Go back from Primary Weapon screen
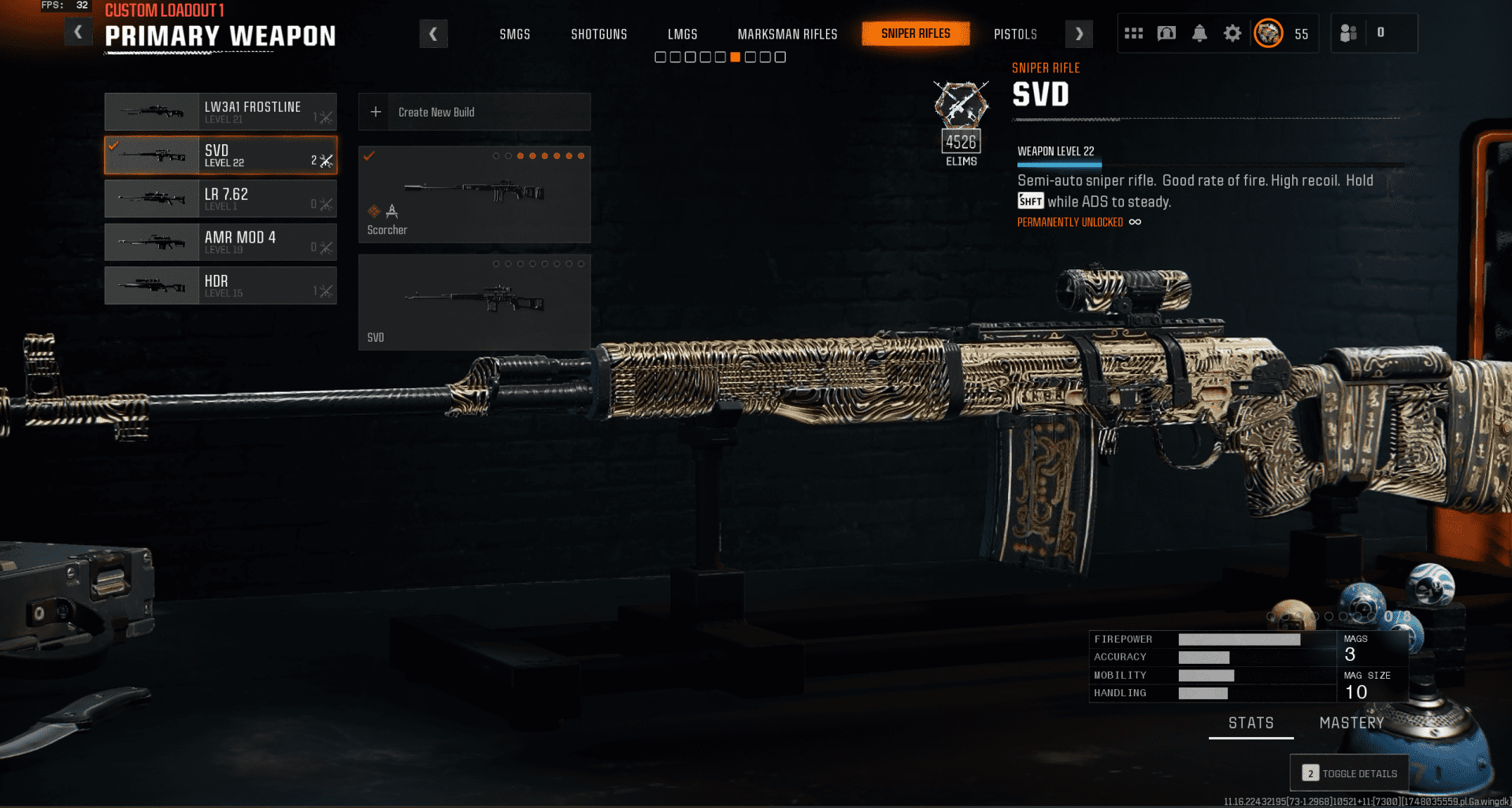 point(78,33)
